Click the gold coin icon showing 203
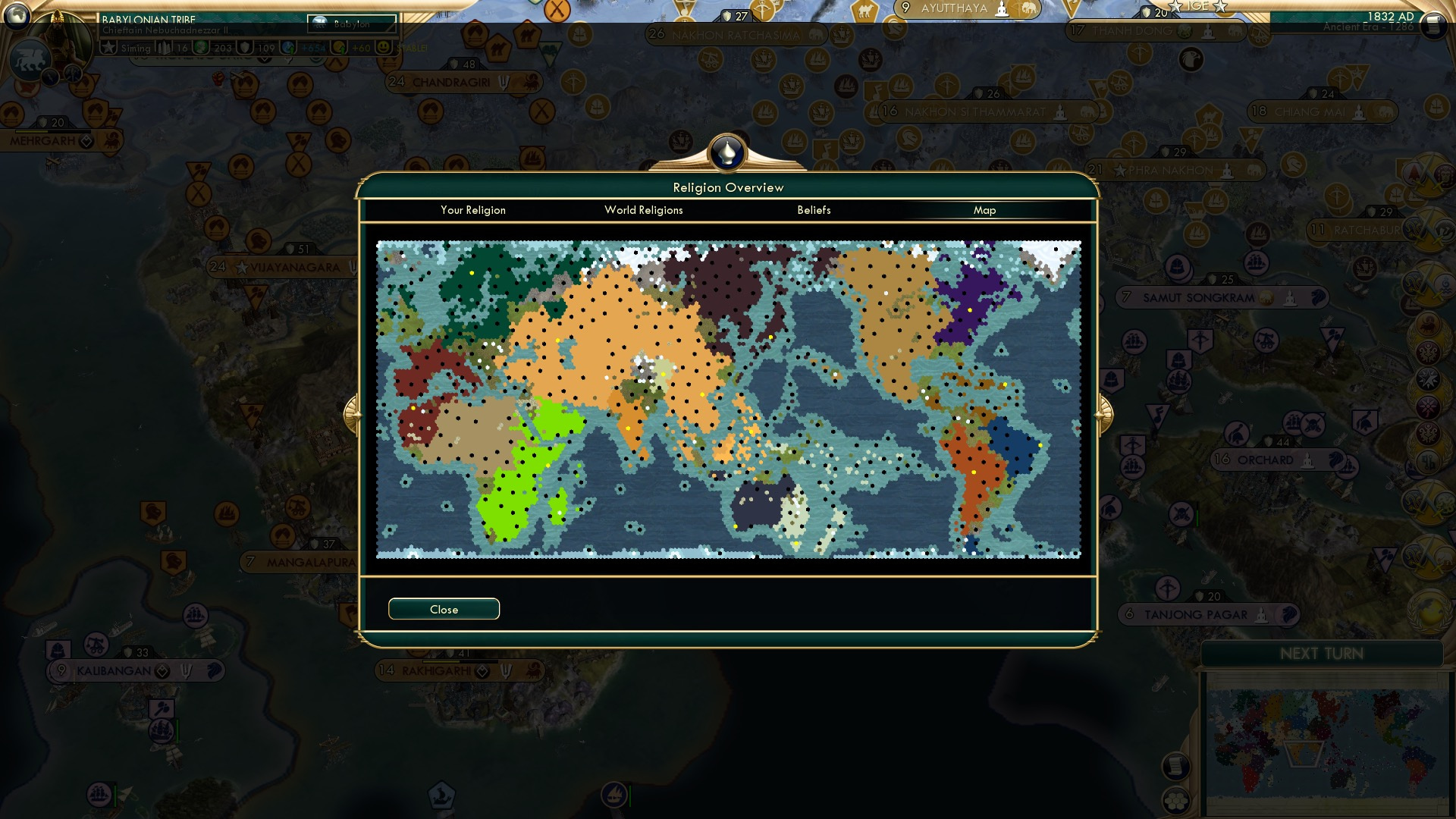Image resolution: width=1456 pixels, height=819 pixels. click(202, 47)
